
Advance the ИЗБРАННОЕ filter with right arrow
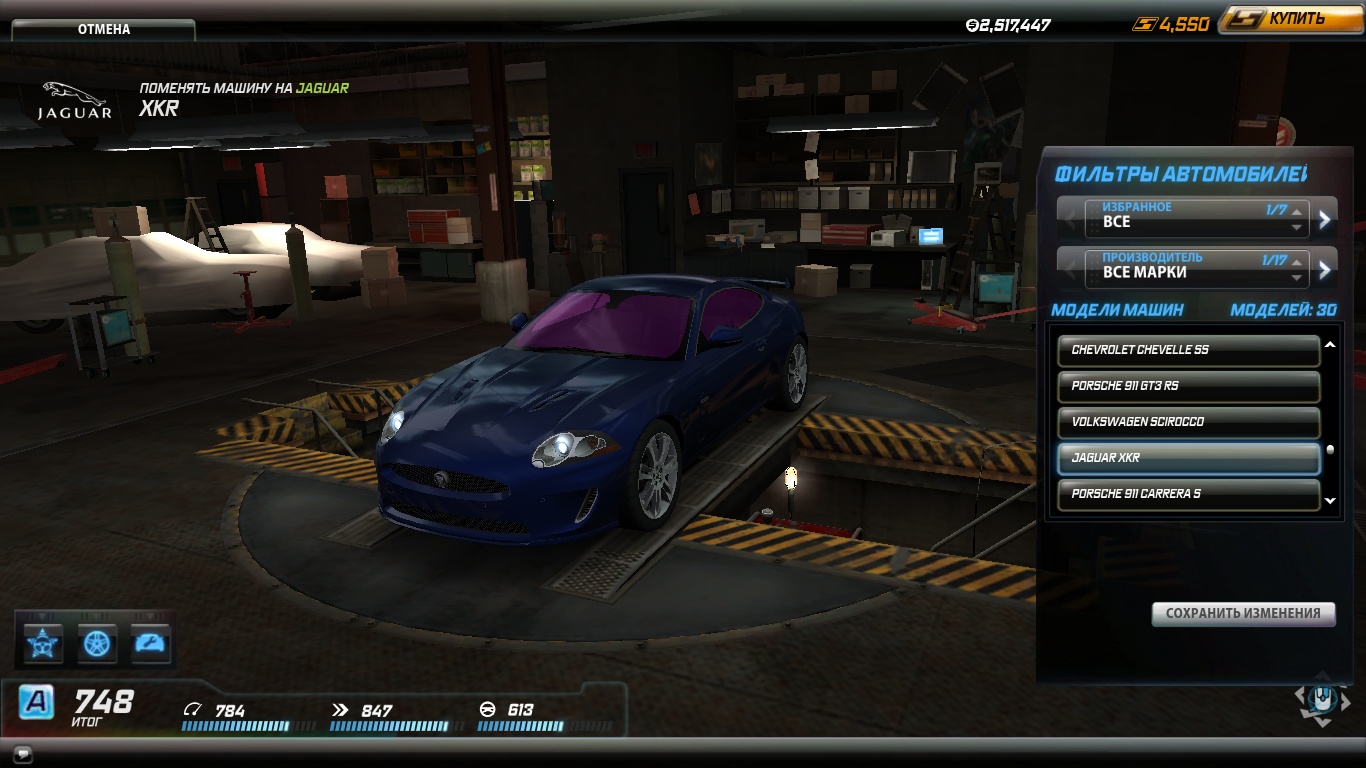[1325, 219]
